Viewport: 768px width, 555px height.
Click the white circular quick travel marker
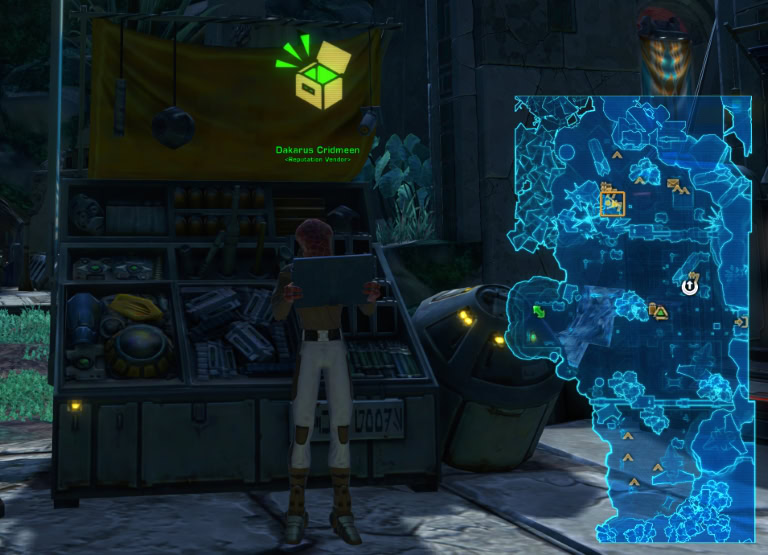690,287
